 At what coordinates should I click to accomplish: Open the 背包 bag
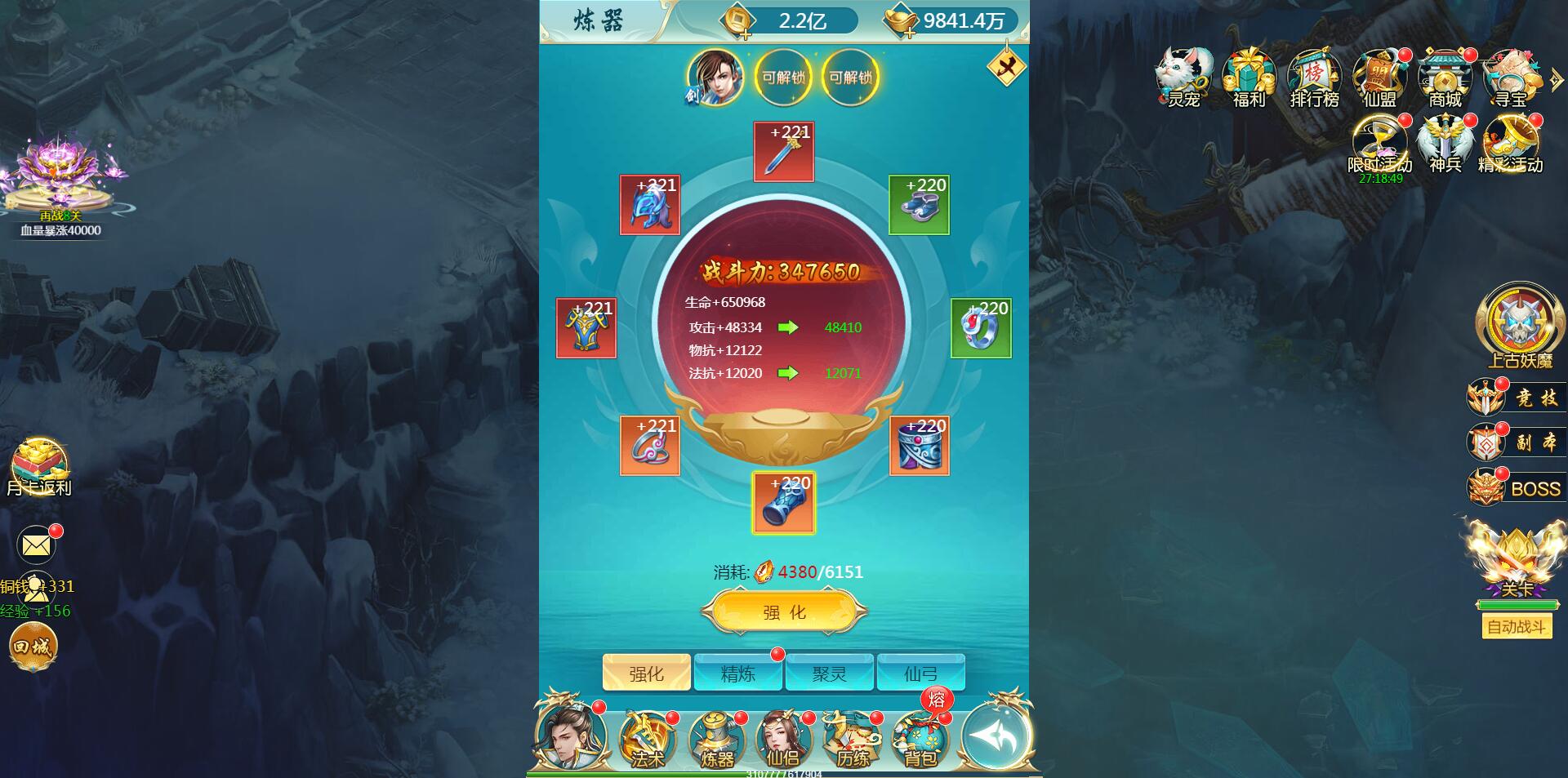click(920, 740)
